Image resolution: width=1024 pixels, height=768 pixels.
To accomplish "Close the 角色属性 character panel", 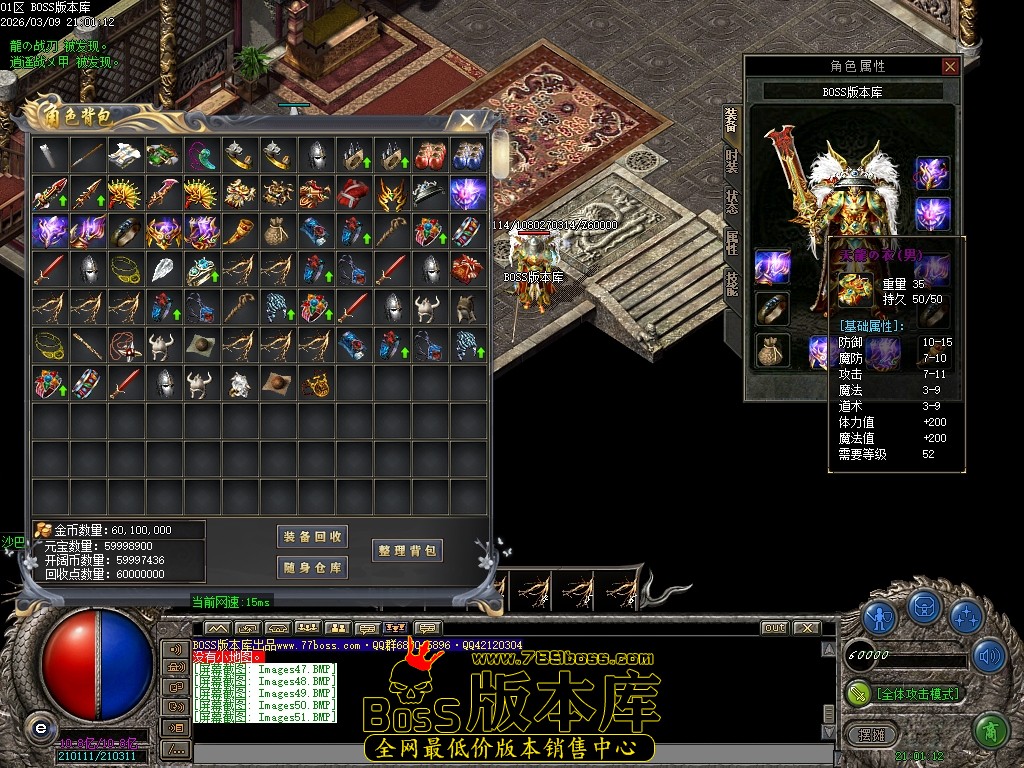I will coord(950,67).
